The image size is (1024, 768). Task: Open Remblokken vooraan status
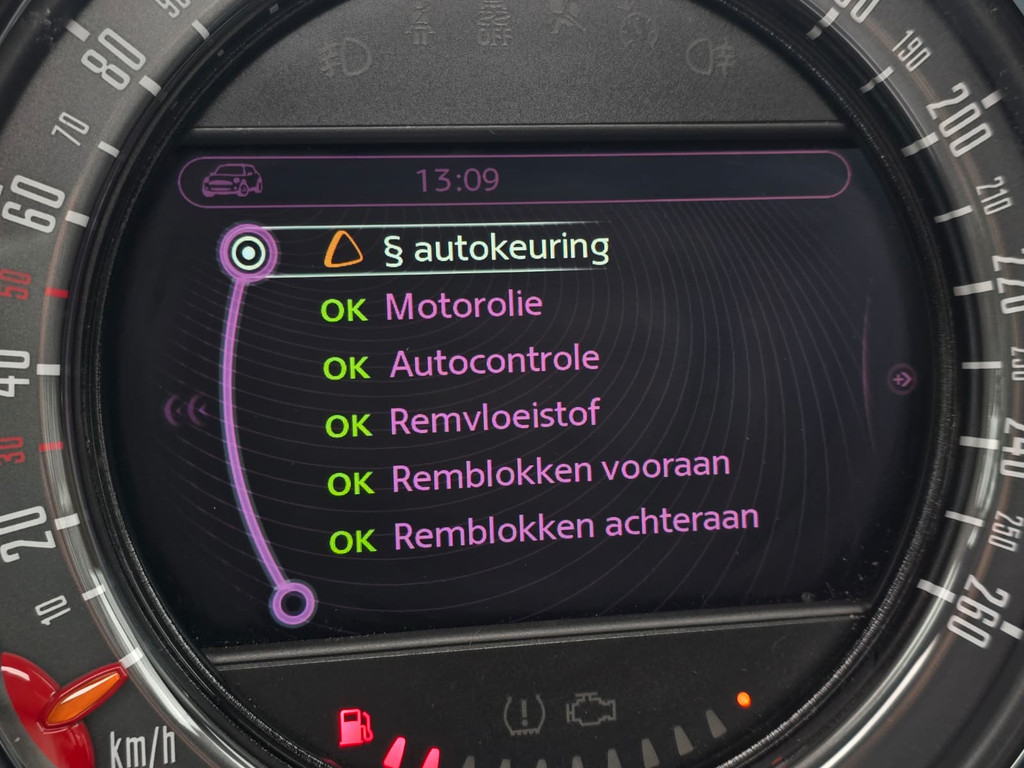pyautogui.click(x=560, y=474)
